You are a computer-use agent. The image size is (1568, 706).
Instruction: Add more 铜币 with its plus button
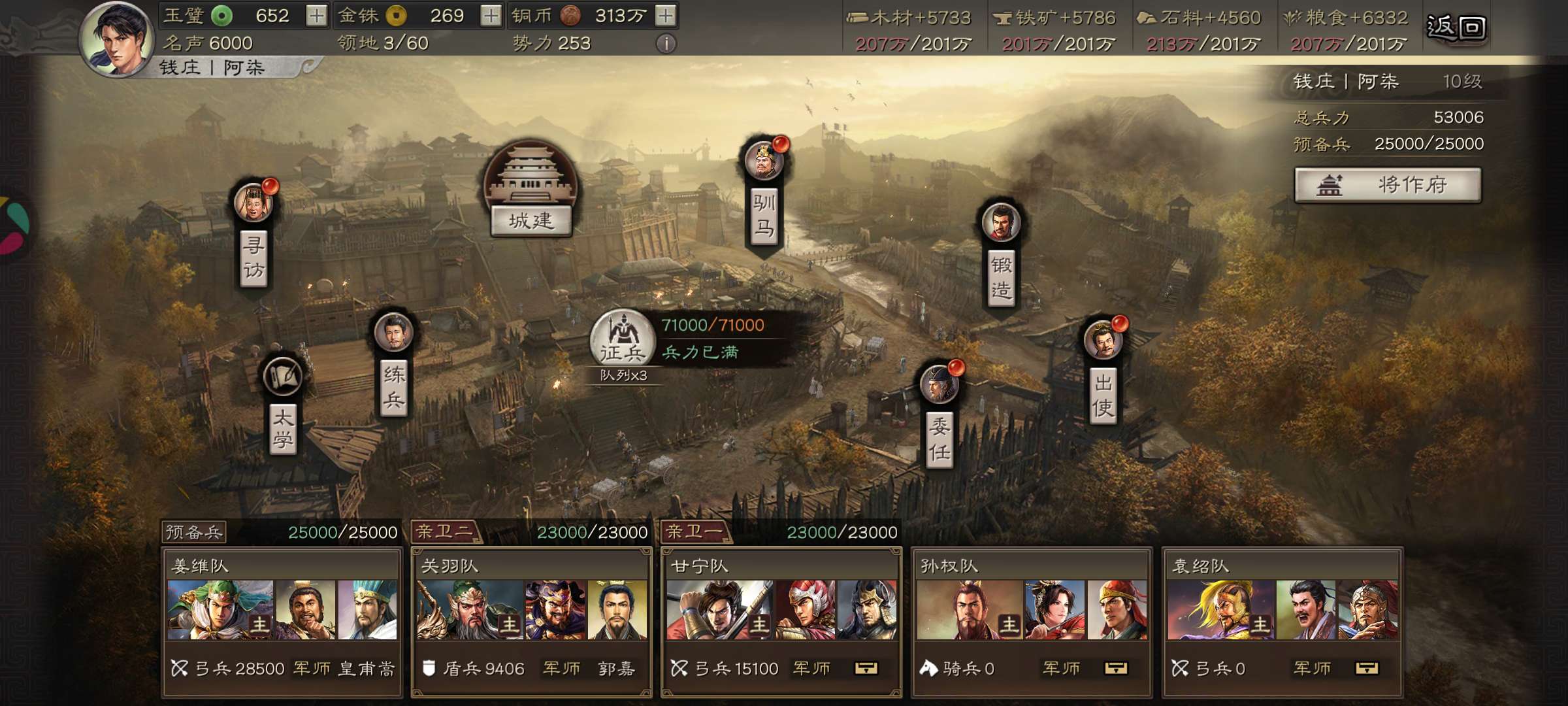pos(665,16)
